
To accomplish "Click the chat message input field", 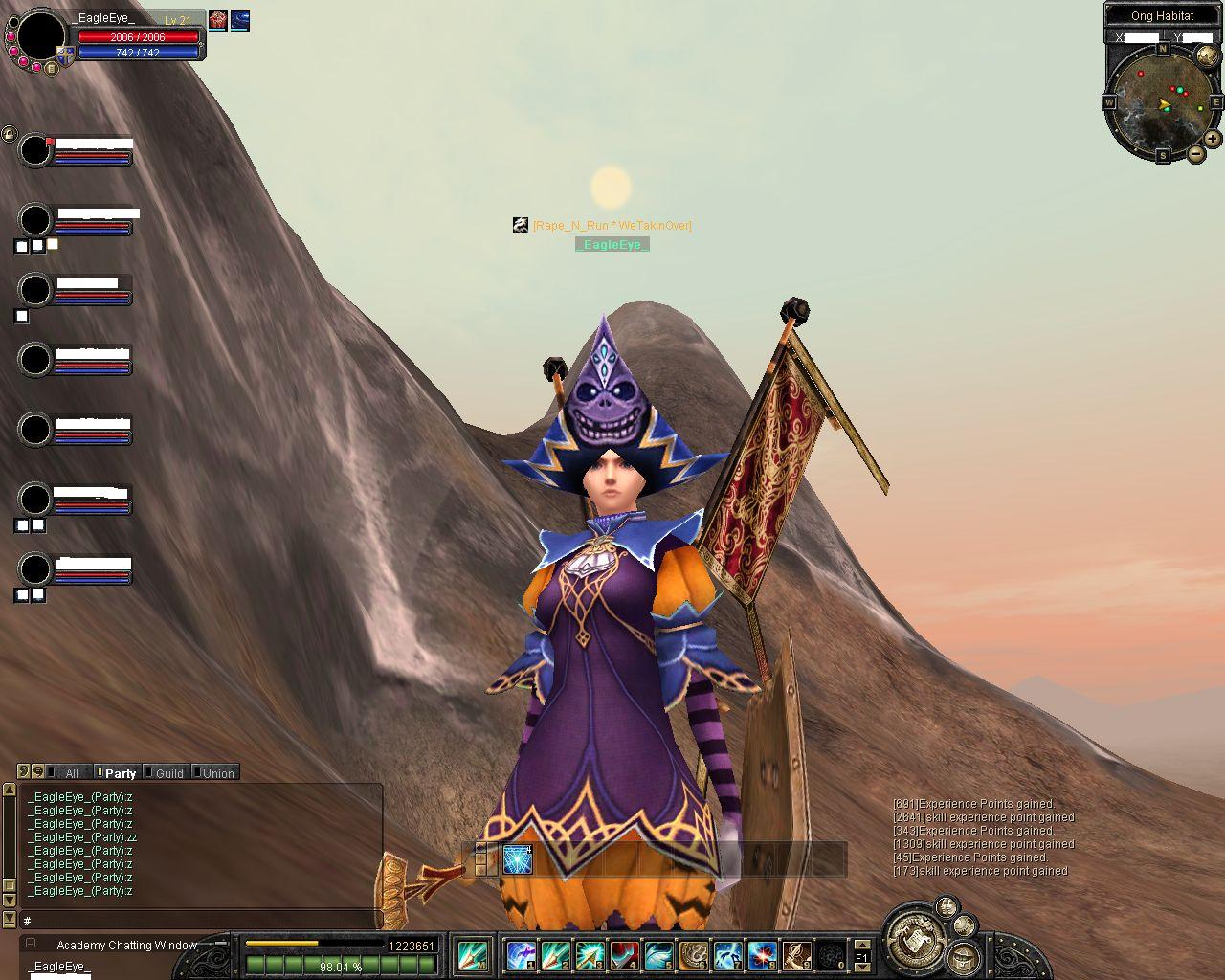I will (201, 921).
